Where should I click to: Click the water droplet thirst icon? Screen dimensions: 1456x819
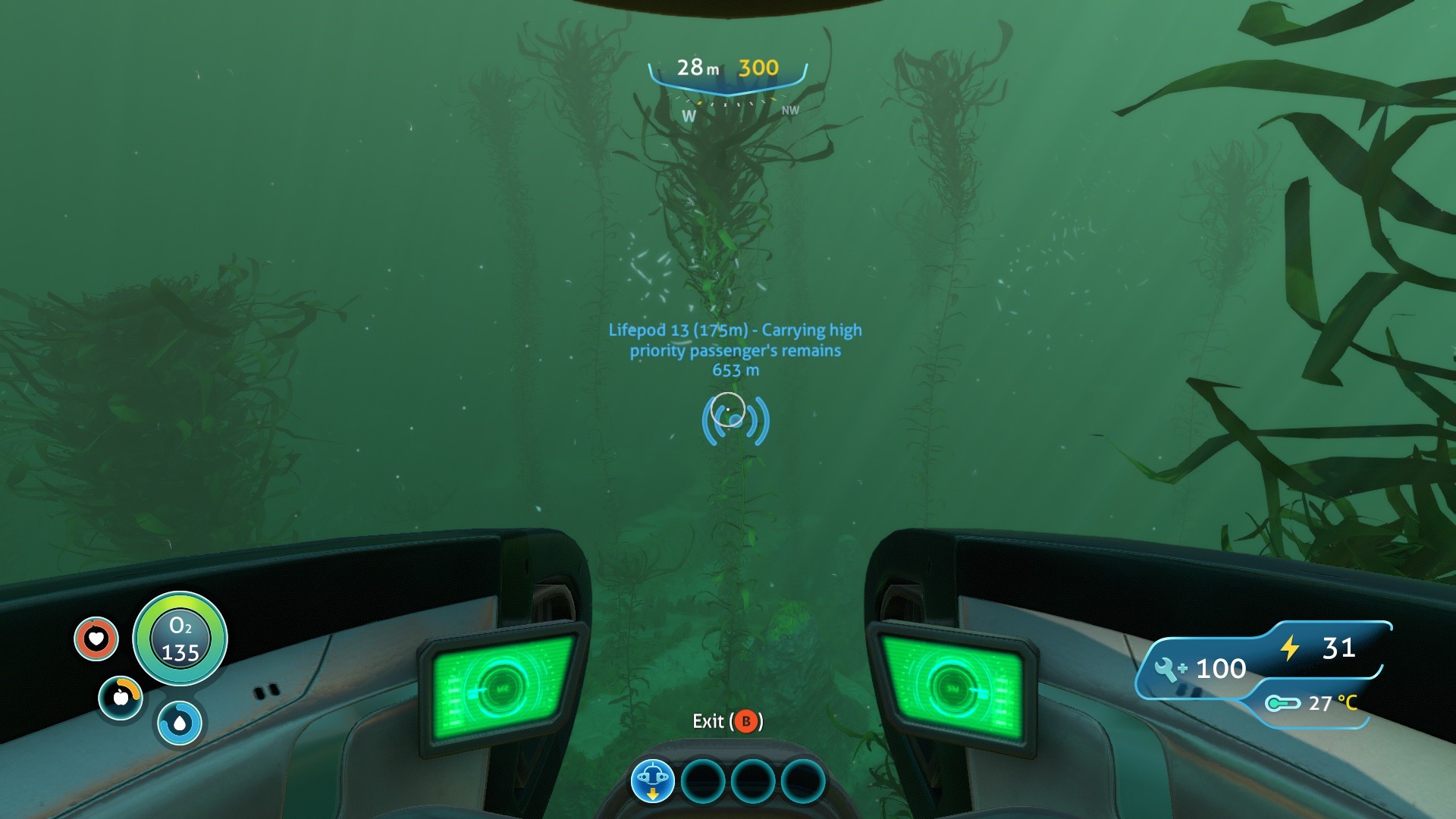[x=180, y=723]
